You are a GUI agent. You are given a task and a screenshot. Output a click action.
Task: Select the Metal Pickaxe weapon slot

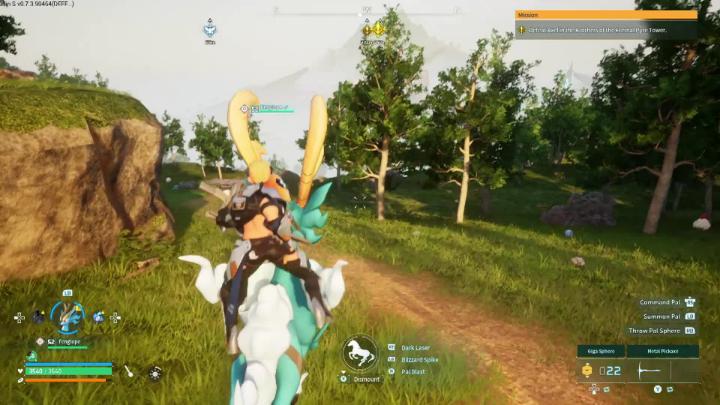[x=662, y=351]
